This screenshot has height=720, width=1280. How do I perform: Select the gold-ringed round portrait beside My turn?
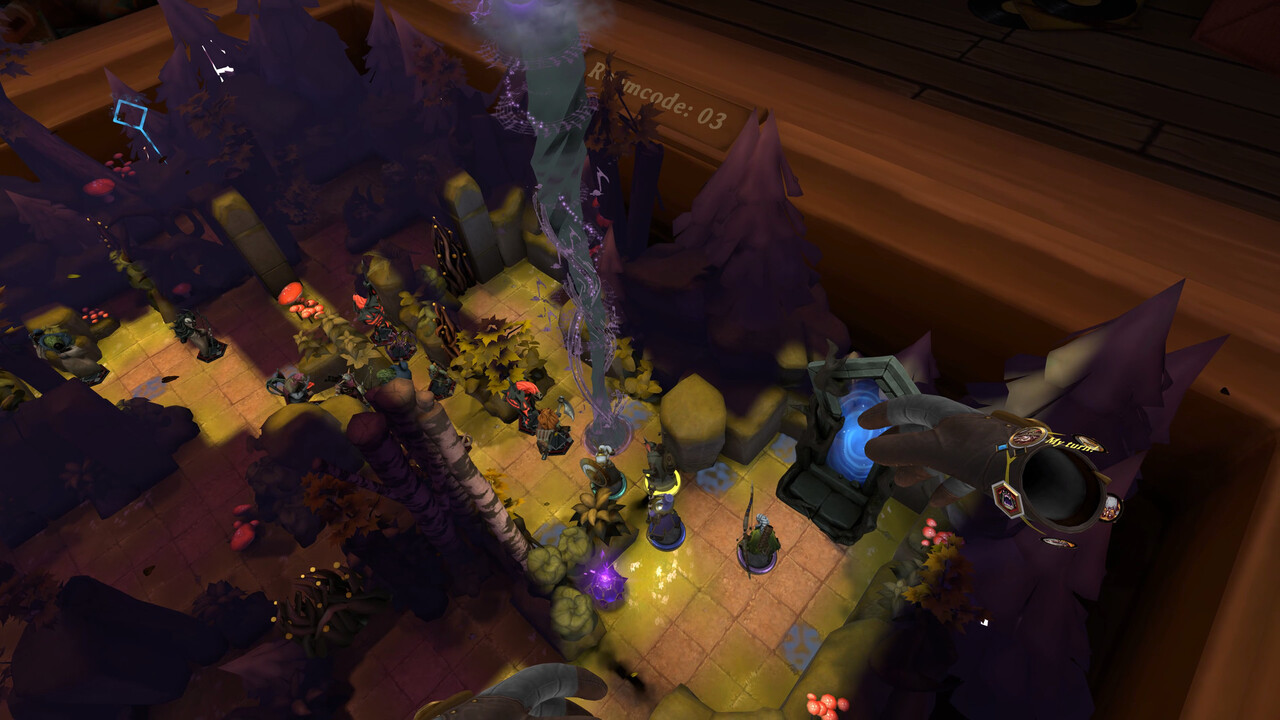point(1027,436)
